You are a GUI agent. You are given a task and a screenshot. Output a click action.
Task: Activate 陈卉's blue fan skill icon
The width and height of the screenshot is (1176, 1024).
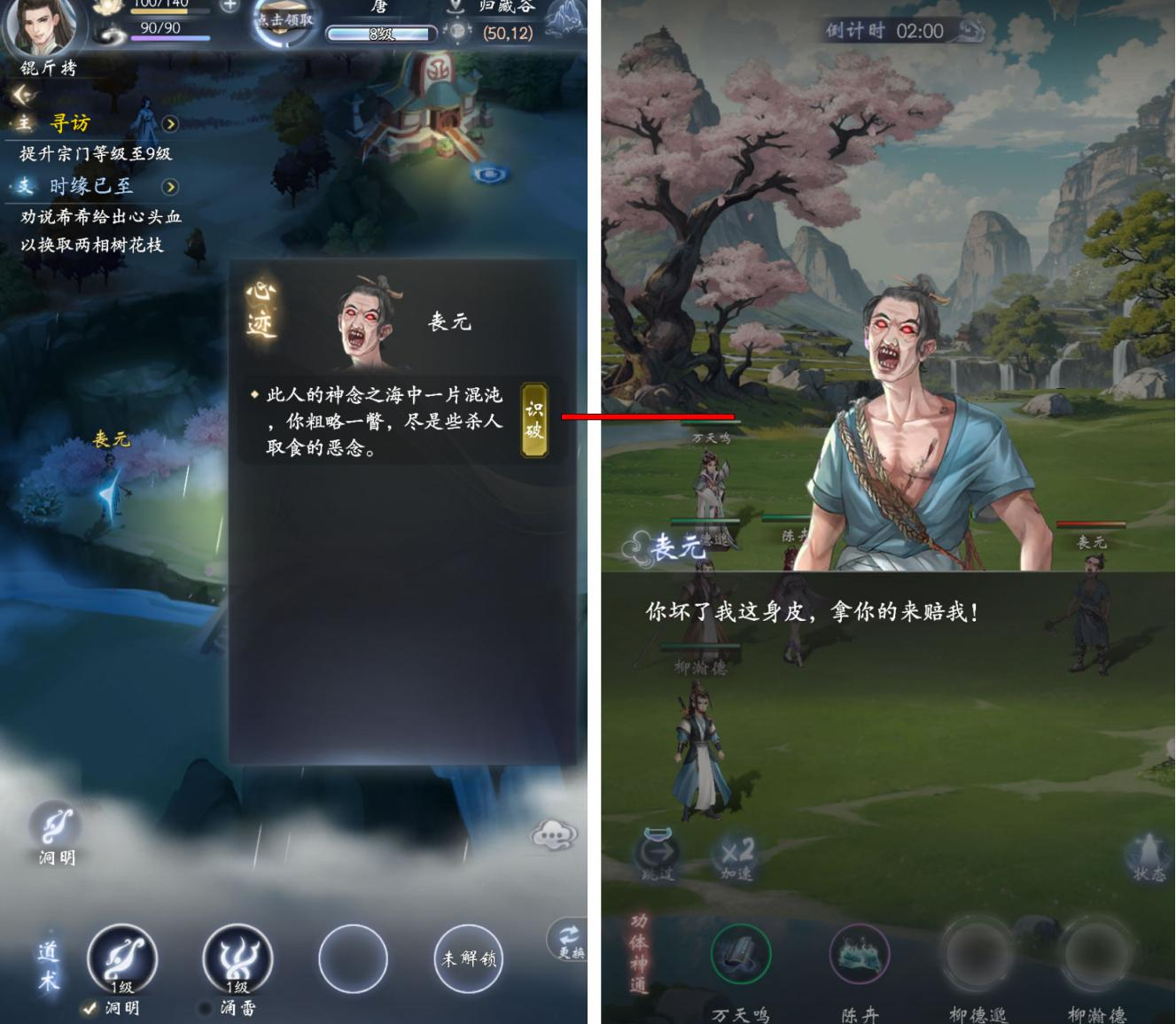tap(860, 954)
